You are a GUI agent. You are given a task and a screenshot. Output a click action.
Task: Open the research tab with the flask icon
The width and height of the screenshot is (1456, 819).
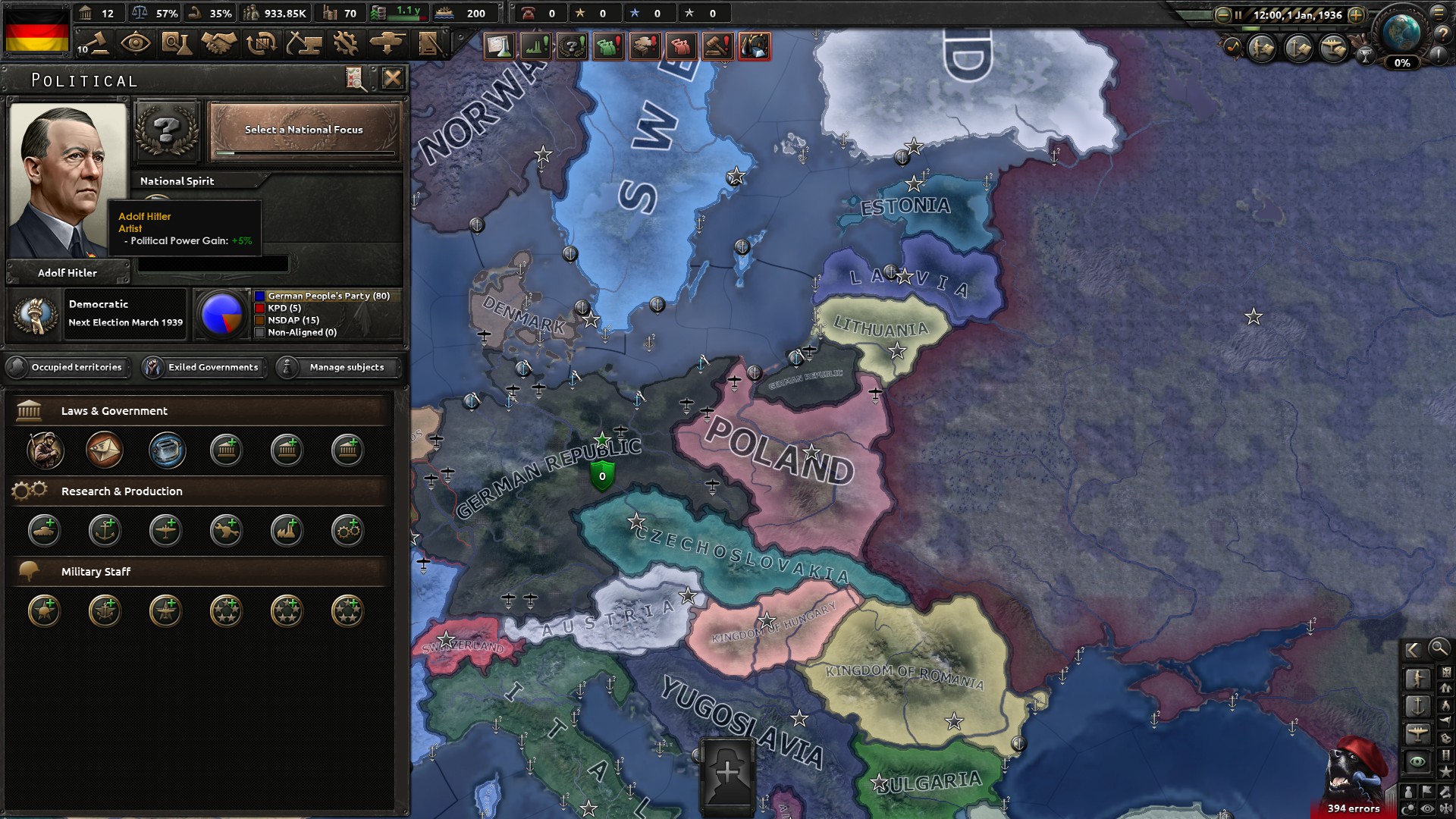tap(179, 42)
